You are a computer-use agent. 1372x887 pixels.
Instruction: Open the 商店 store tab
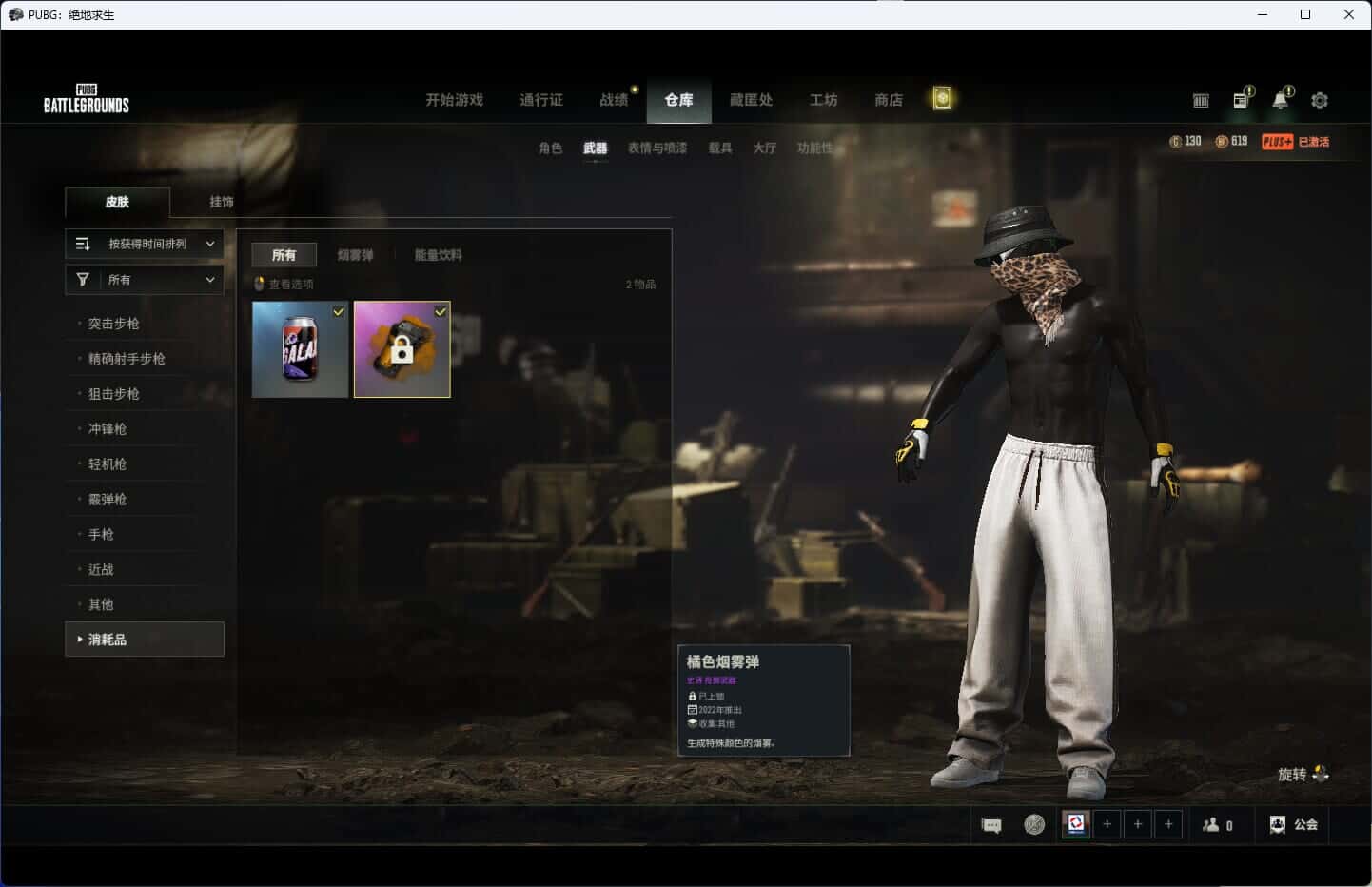(888, 100)
